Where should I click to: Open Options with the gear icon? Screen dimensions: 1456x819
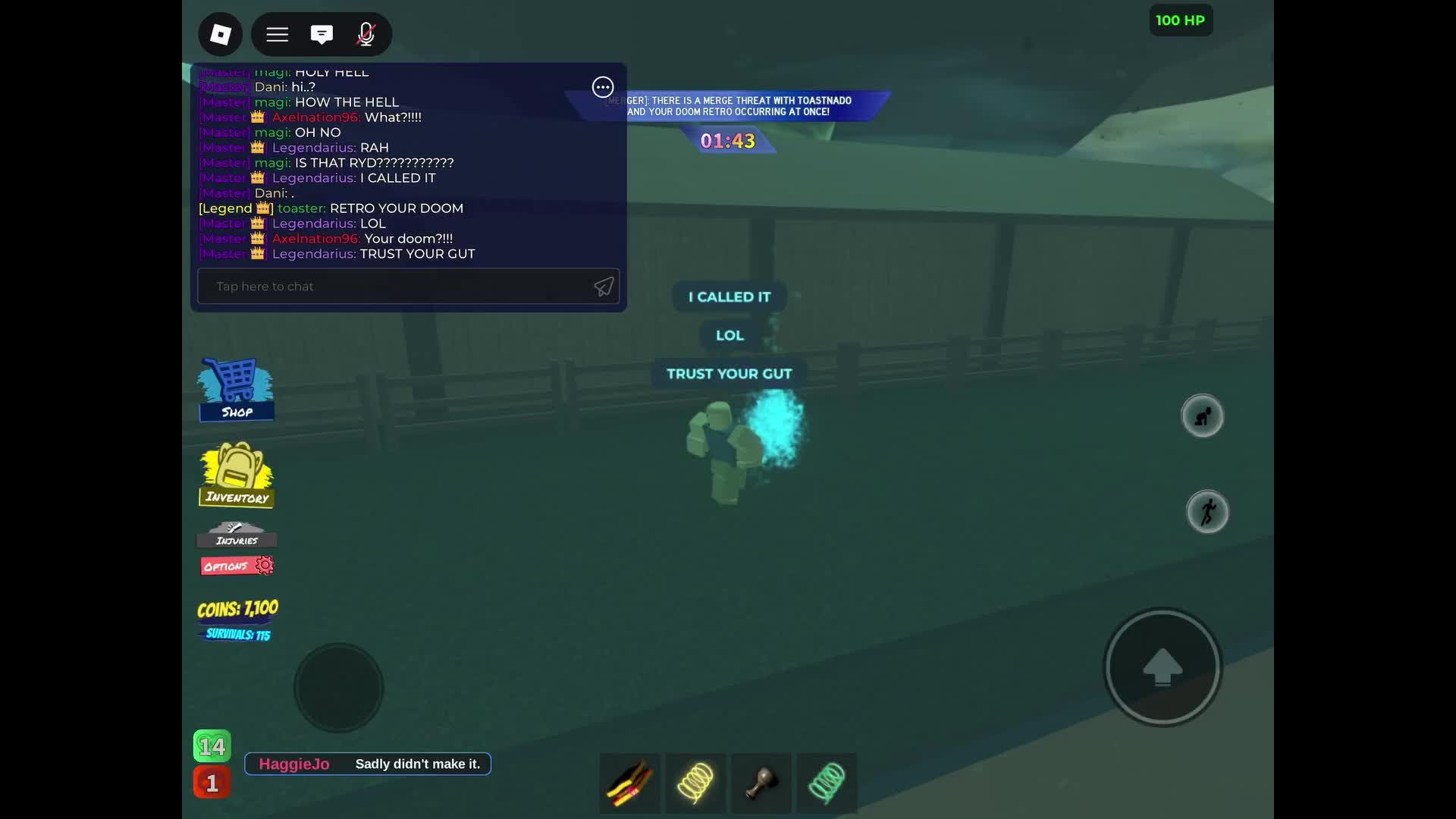tap(236, 565)
